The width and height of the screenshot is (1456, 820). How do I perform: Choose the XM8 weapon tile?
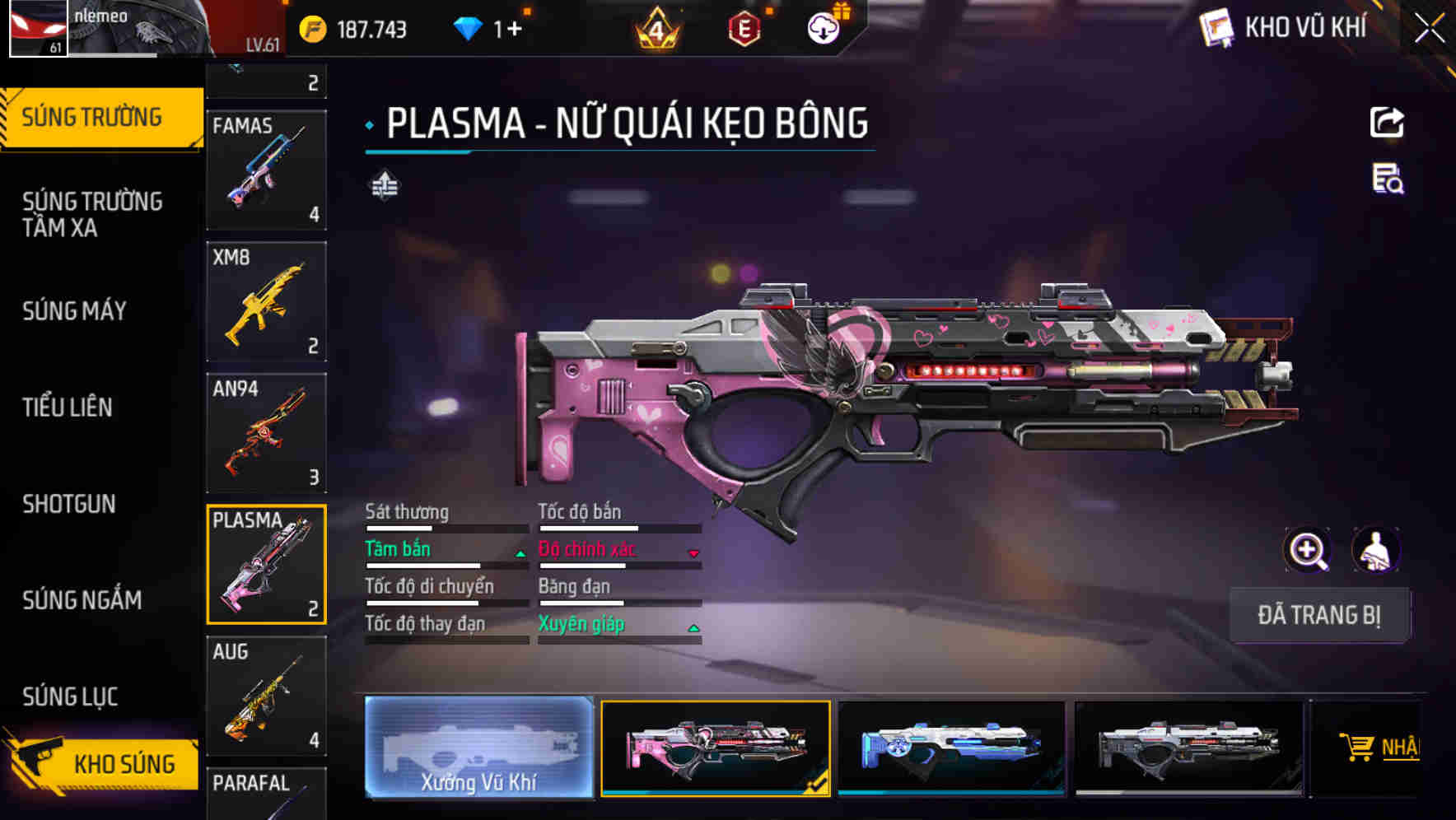tap(266, 301)
